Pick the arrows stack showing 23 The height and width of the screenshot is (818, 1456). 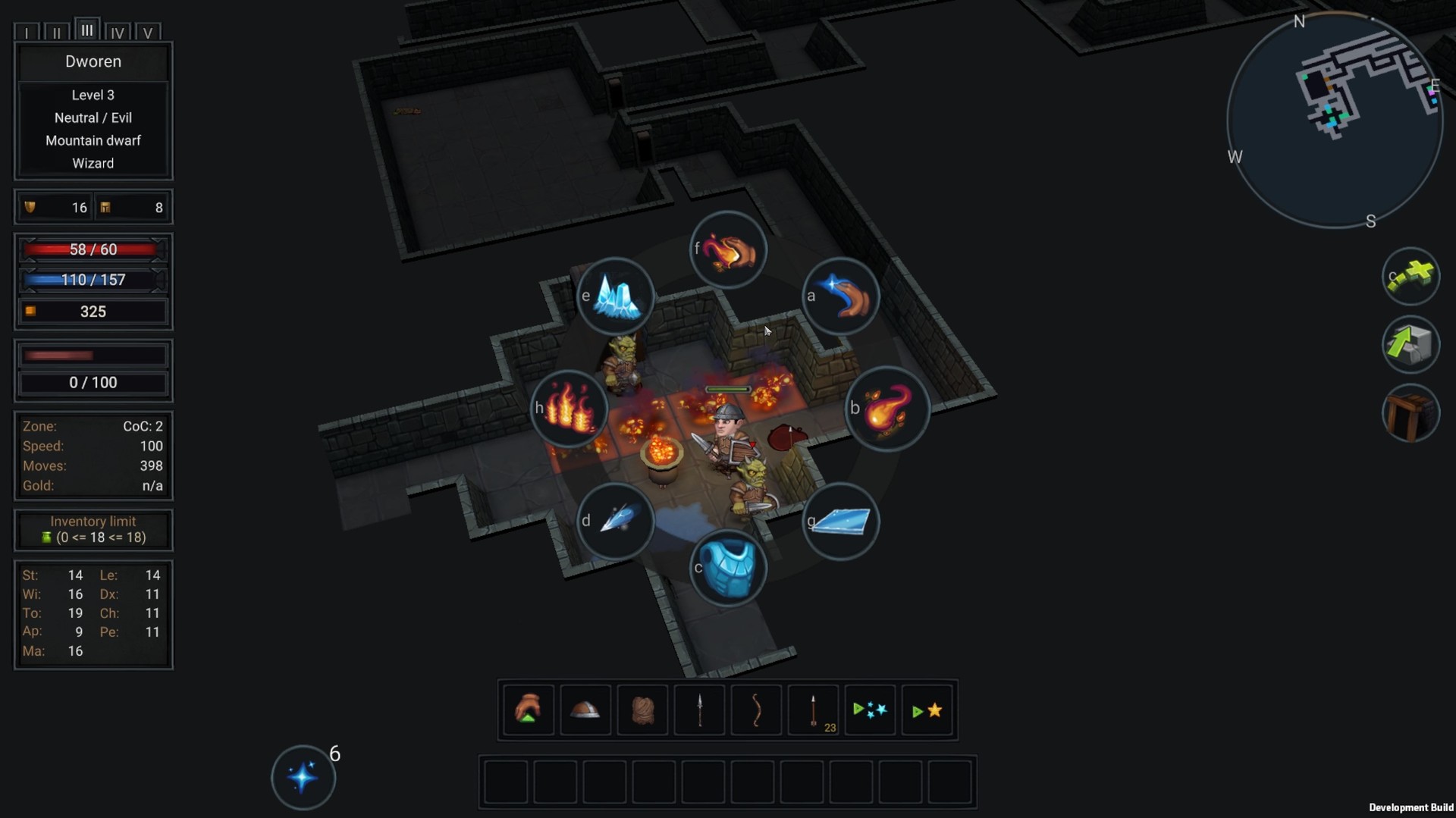813,710
